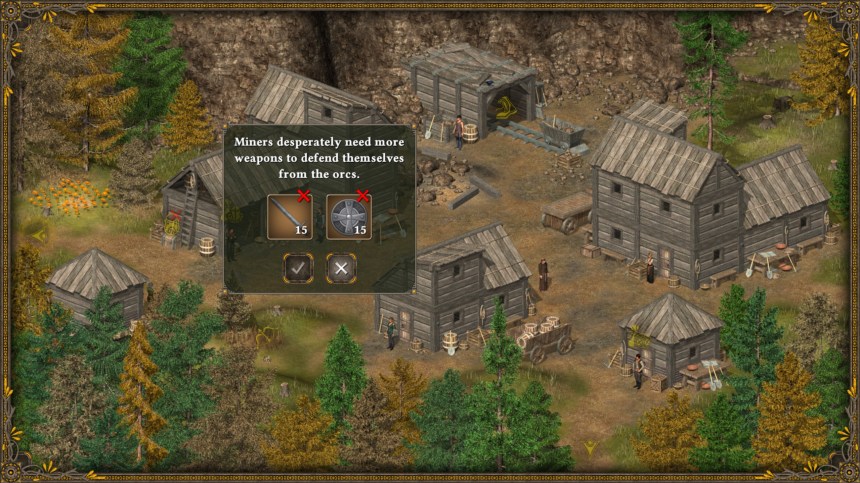Click the yellow exit arrow pointing left
Image resolution: width=860 pixels, height=483 pixels.
pos(39,235)
